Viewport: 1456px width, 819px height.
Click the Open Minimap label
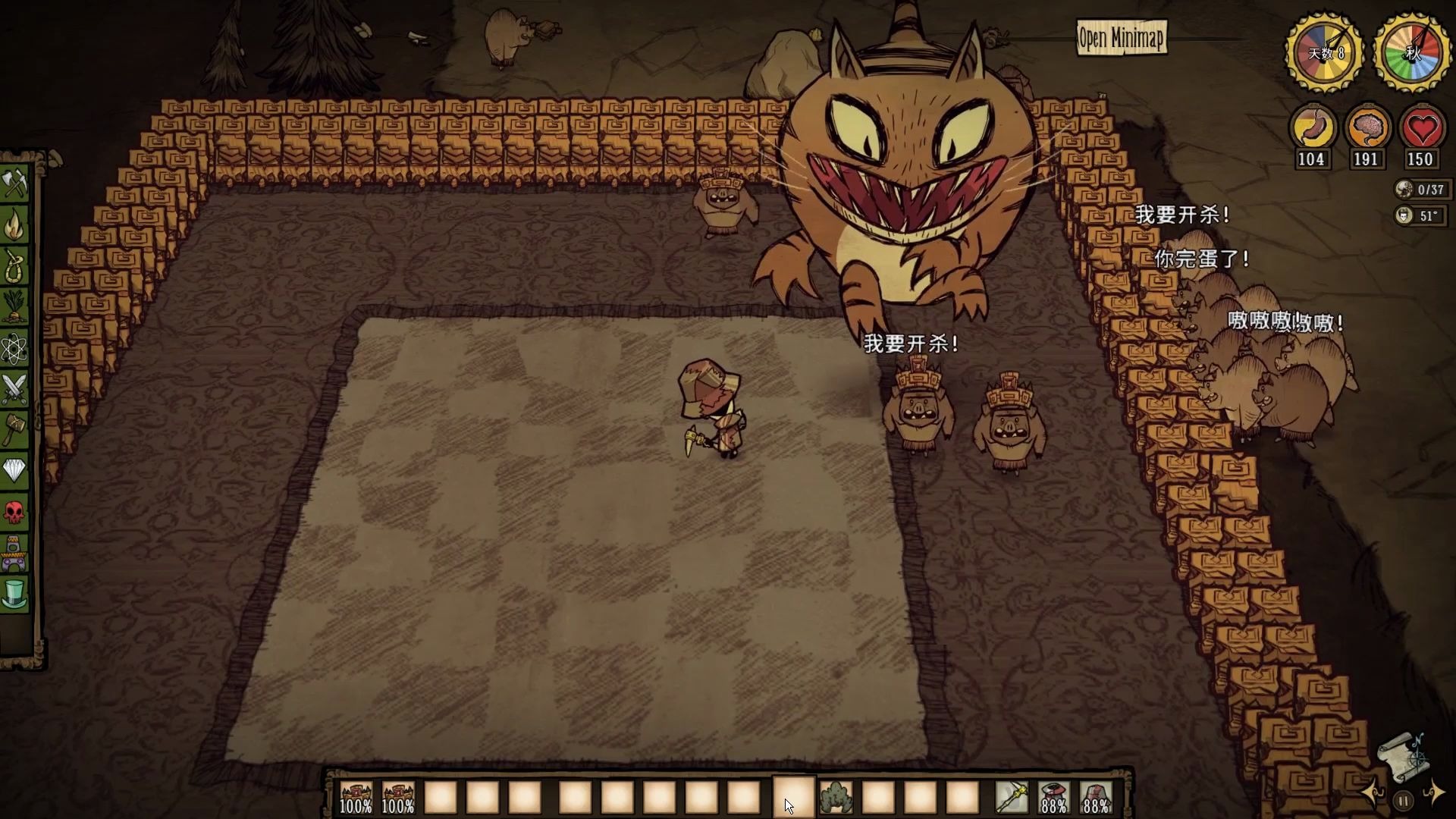(x=1121, y=38)
